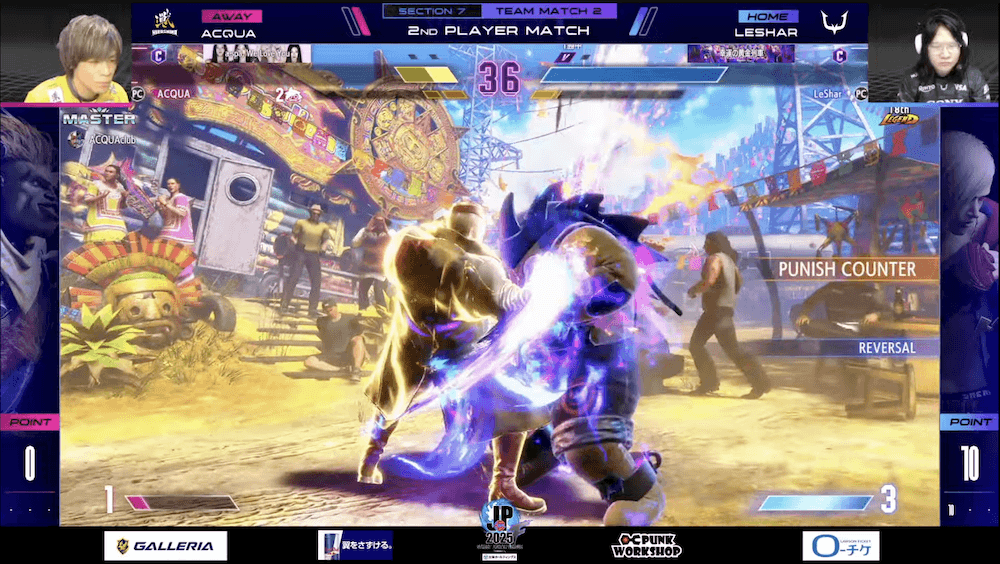The height and width of the screenshot is (564, 1000).
Task: Click ACQUA's player title banner
Action: click(x=257, y=54)
